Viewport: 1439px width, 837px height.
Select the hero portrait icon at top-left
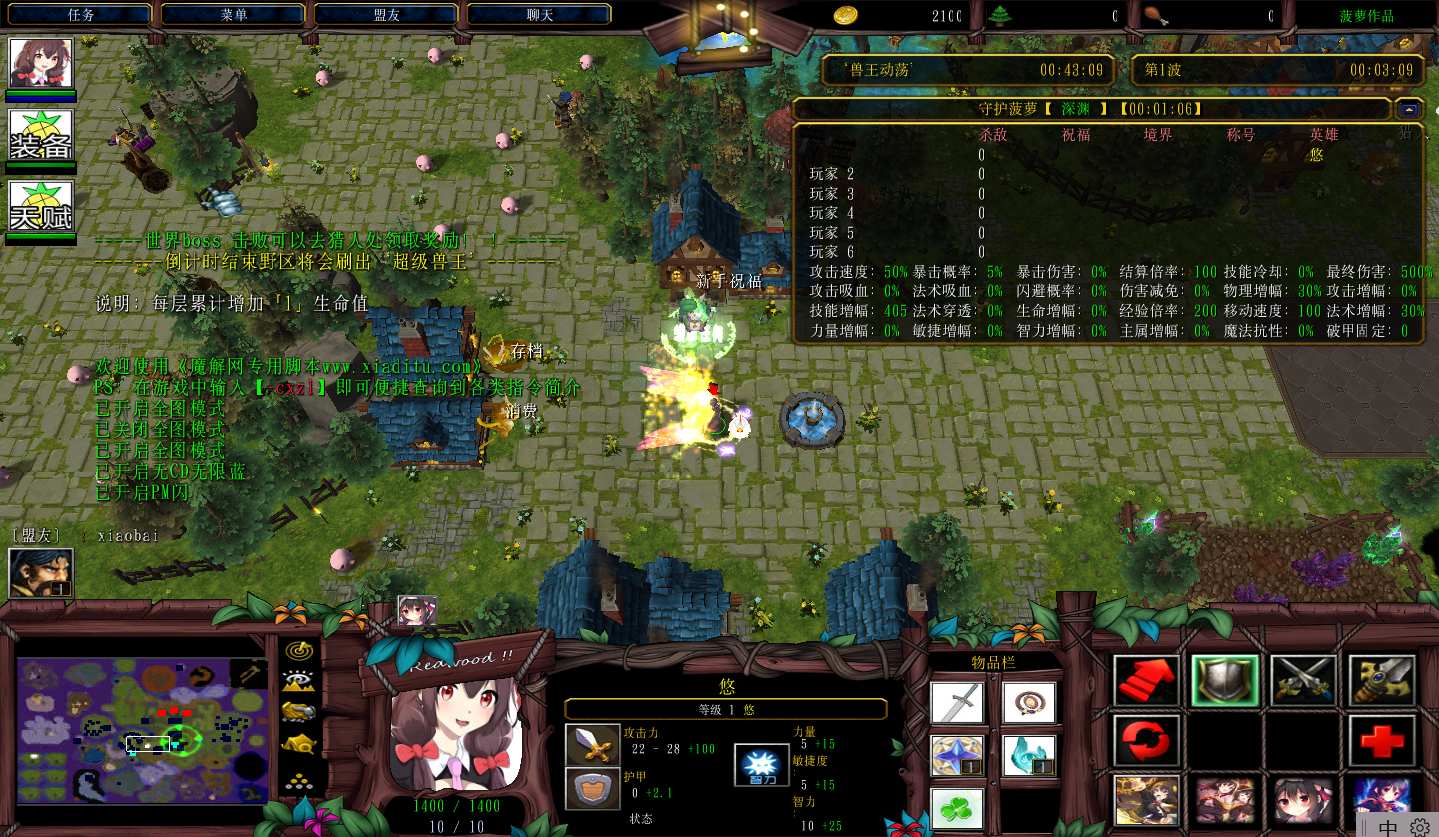(41, 63)
